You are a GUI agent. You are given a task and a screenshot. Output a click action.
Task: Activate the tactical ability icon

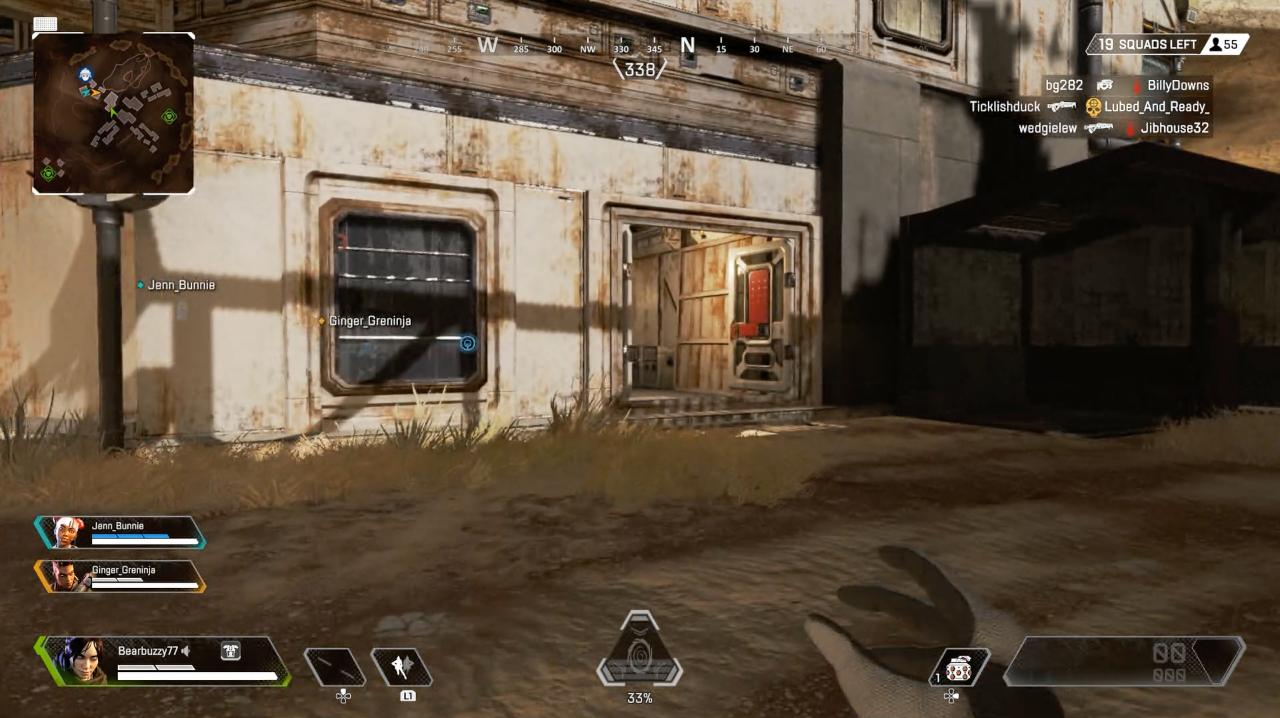[401, 667]
